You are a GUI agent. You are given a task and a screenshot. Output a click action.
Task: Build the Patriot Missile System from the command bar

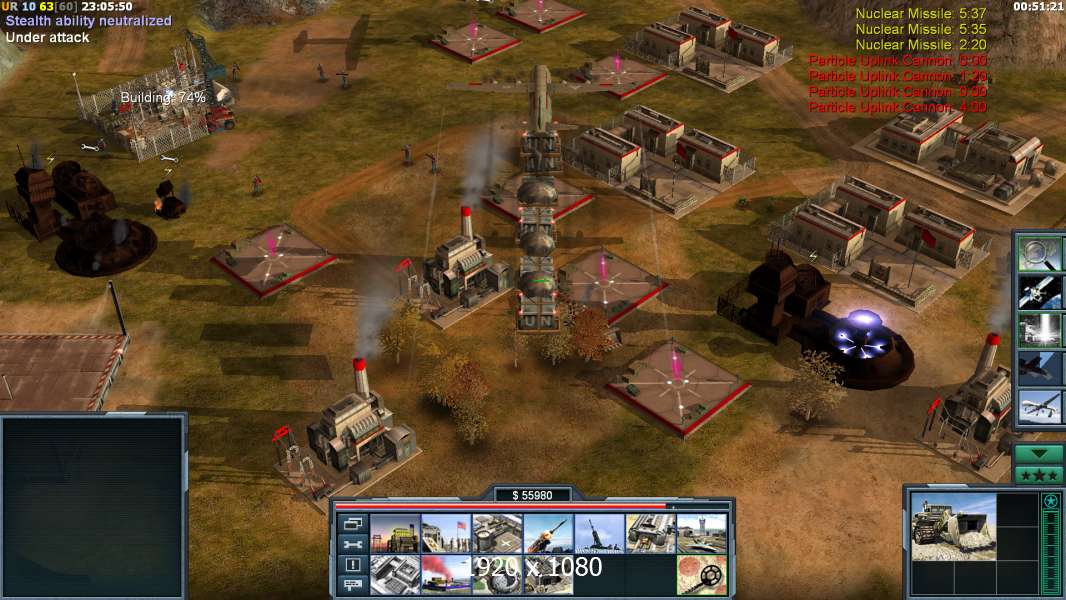click(x=549, y=534)
